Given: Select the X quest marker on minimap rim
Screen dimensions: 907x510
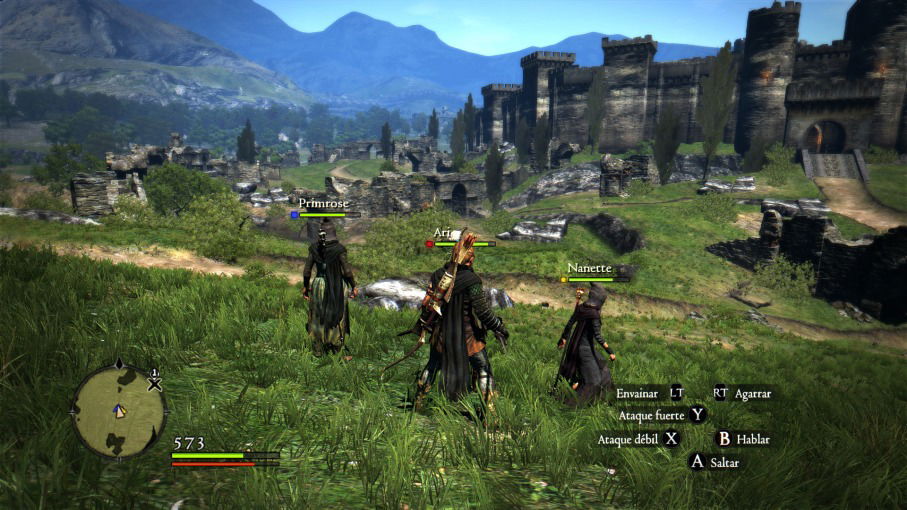Looking at the screenshot, I should (154, 381).
